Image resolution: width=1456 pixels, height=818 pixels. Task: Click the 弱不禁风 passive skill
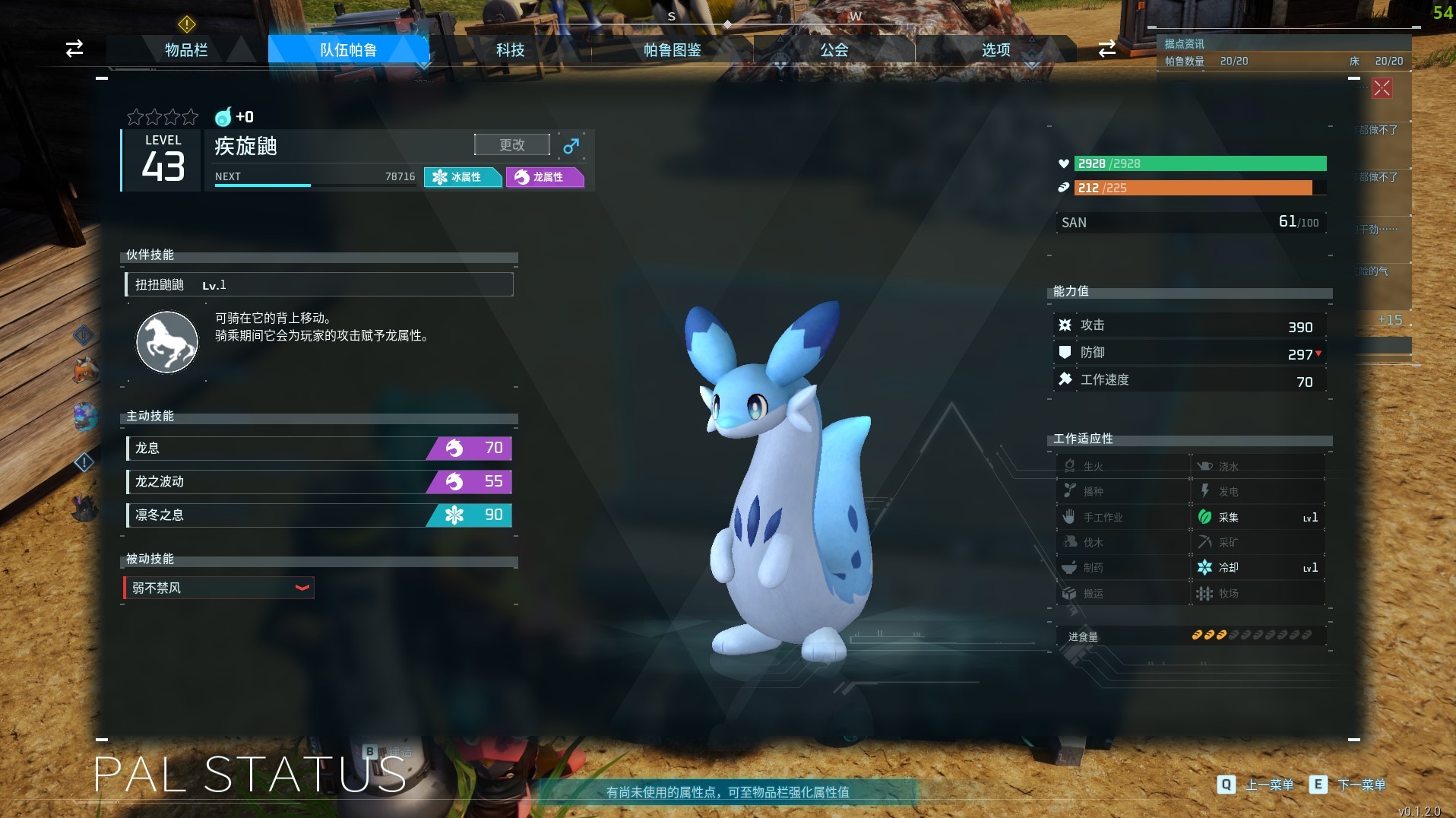pyautogui.click(x=219, y=588)
